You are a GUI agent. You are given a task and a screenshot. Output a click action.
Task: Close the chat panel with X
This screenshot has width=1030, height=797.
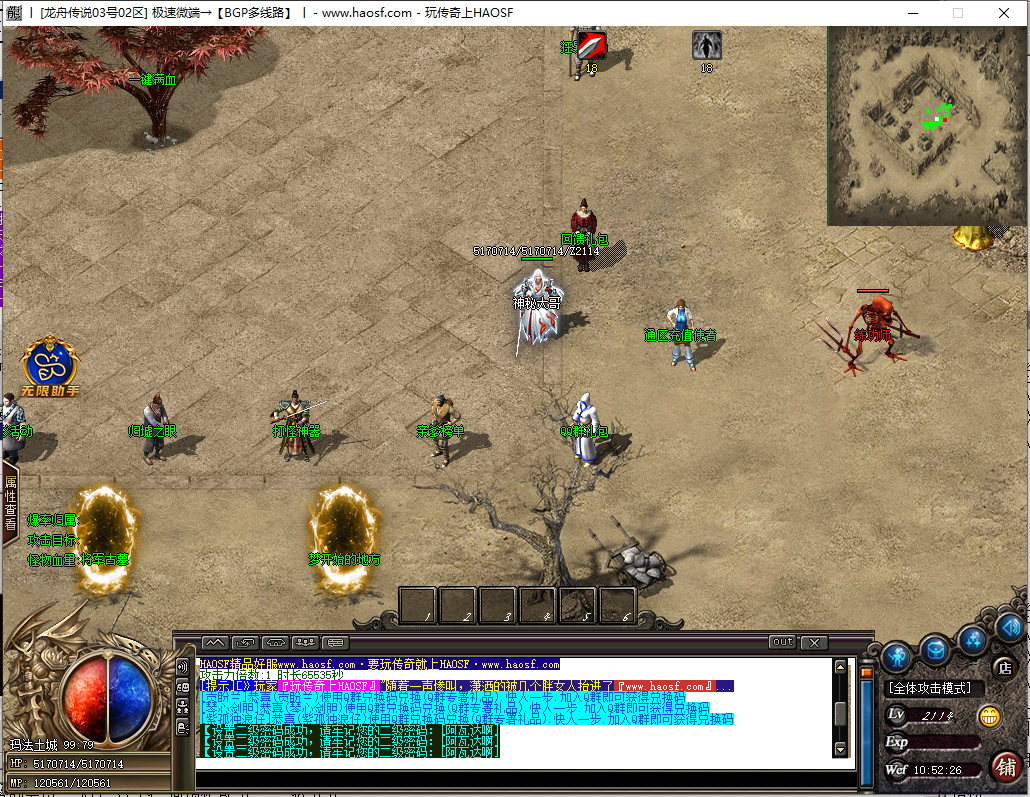coord(814,642)
